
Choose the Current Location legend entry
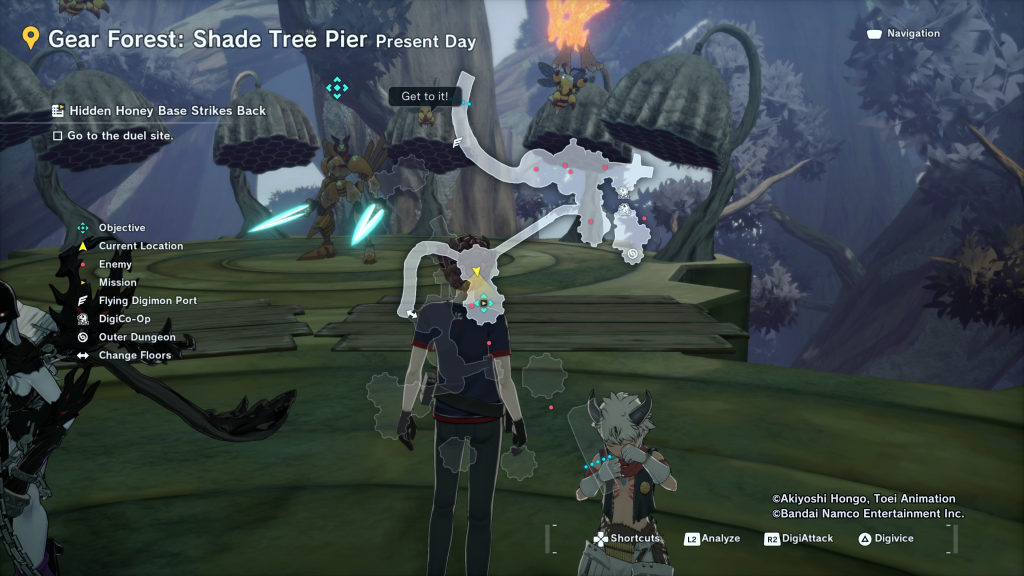click(x=140, y=246)
